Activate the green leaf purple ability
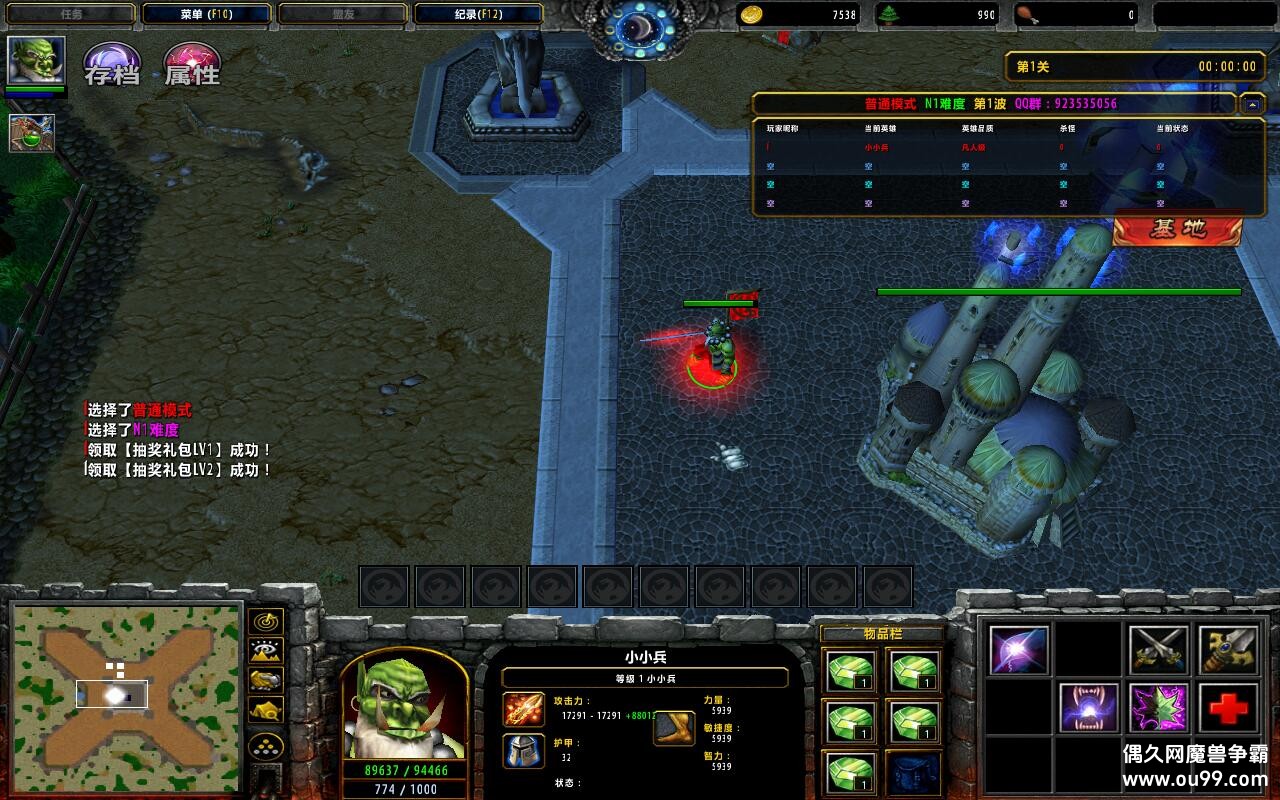Image resolution: width=1280 pixels, height=800 pixels. tap(1159, 708)
